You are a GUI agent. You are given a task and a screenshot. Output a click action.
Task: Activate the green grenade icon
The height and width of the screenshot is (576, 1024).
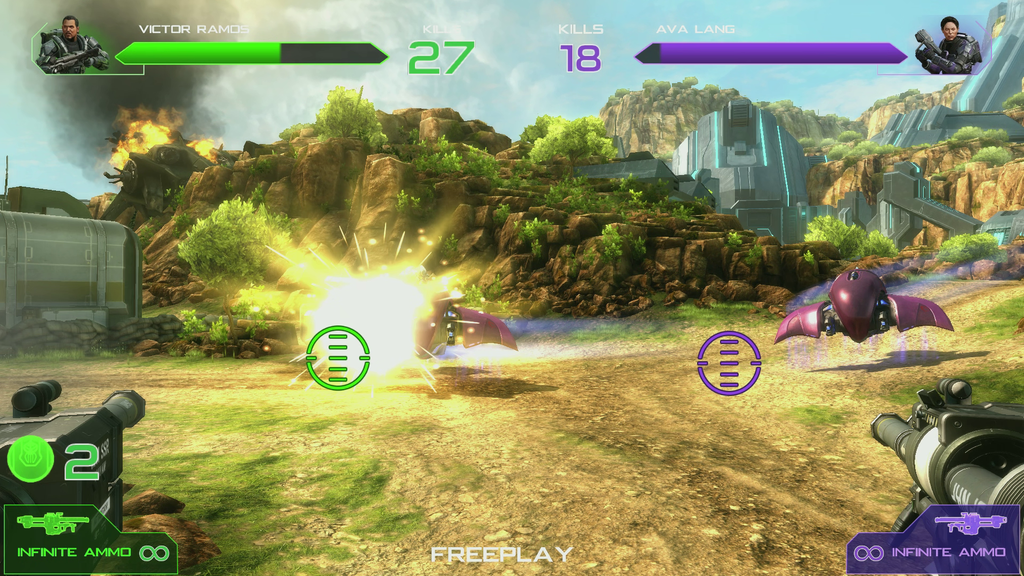pyautogui.click(x=31, y=459)
